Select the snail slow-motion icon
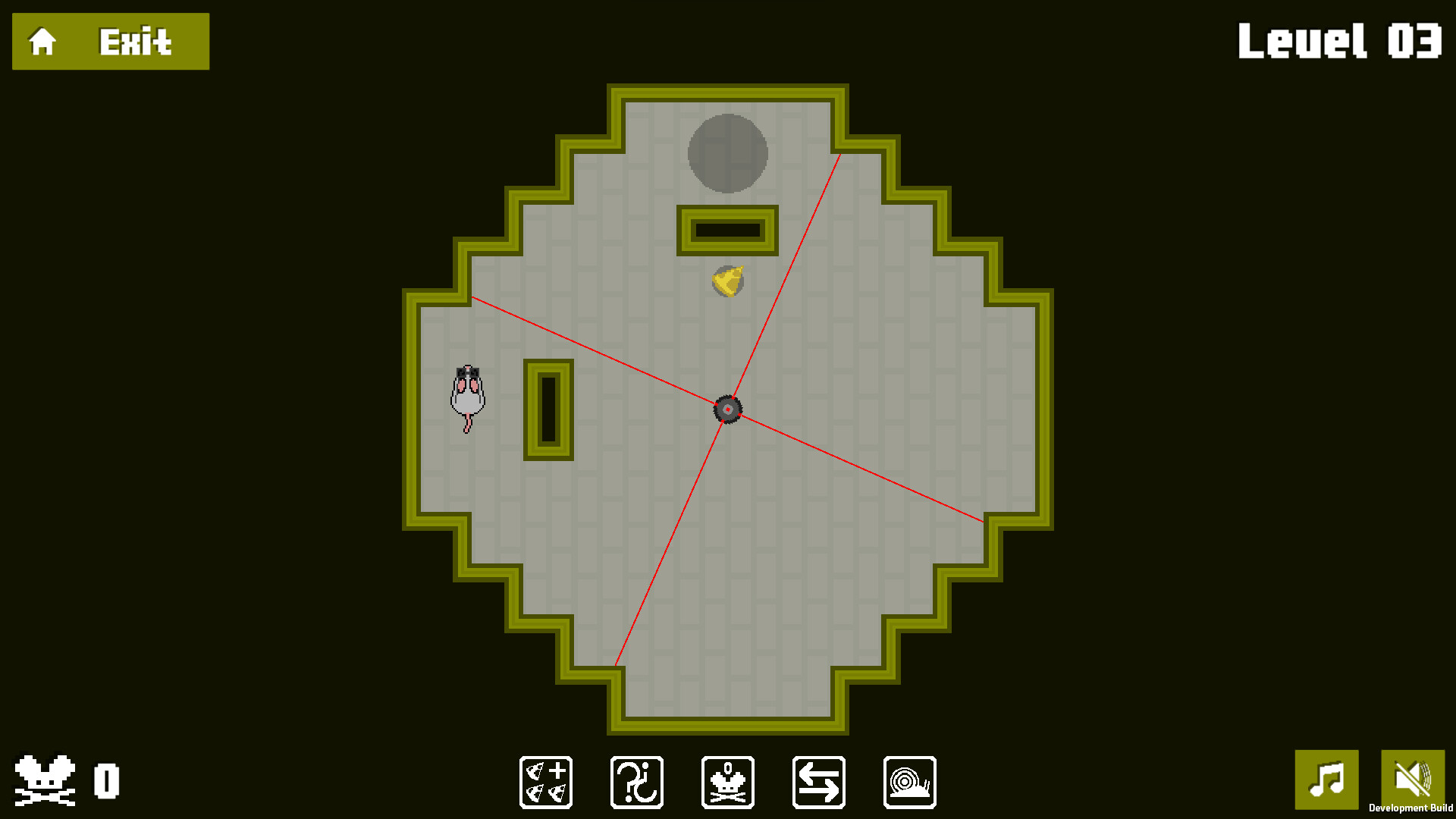 [x=909, y=782]
